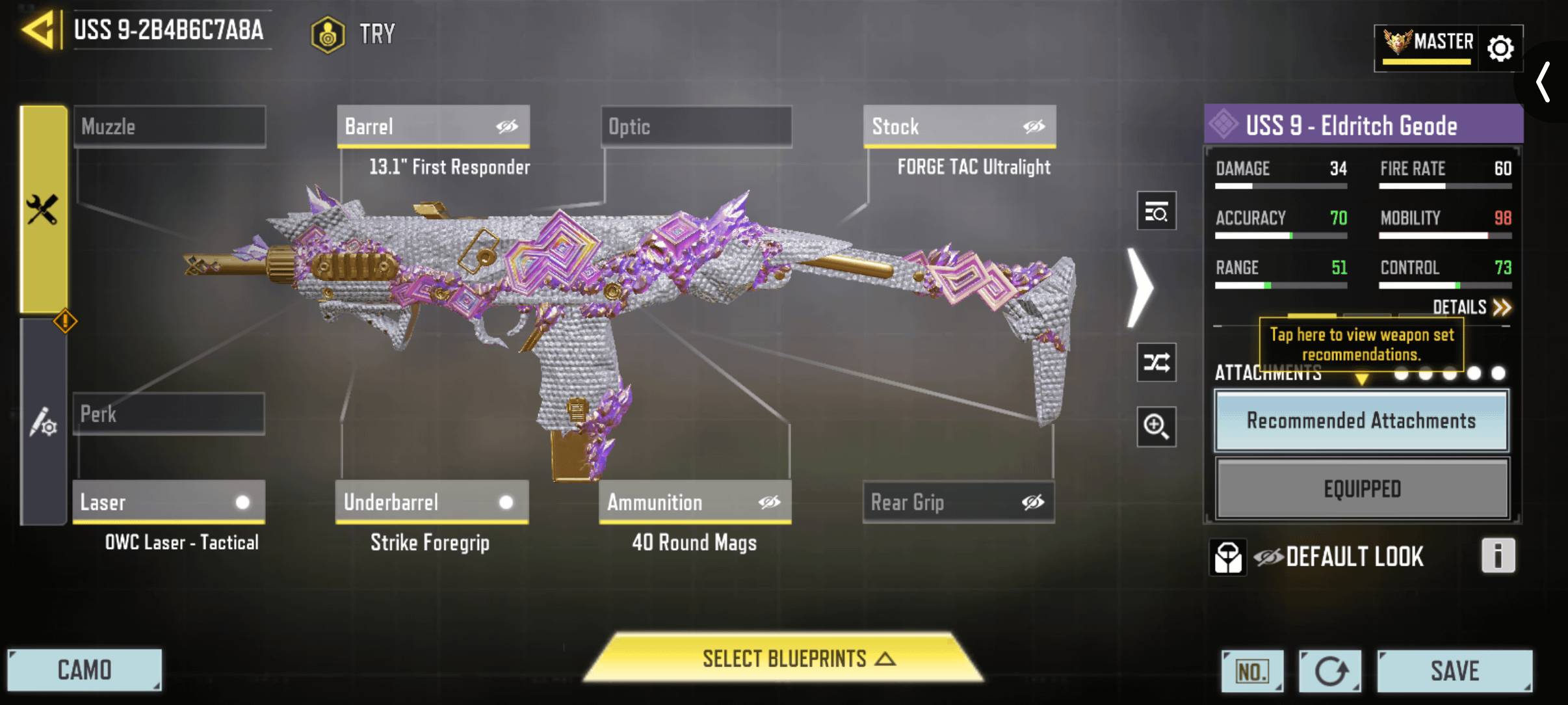
Task: Change the Underbarrel attachment
Action: [x=432, y=502]
